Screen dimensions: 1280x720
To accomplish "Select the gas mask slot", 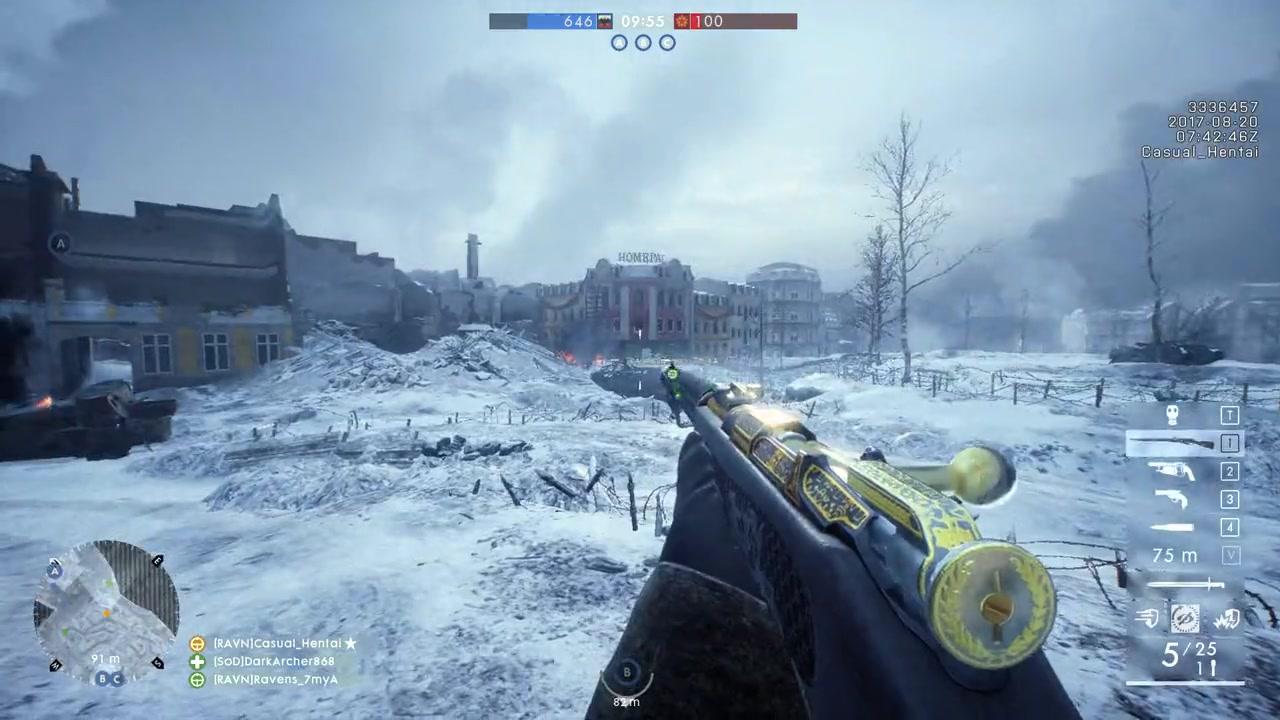I will click(x=1173, y=415).
